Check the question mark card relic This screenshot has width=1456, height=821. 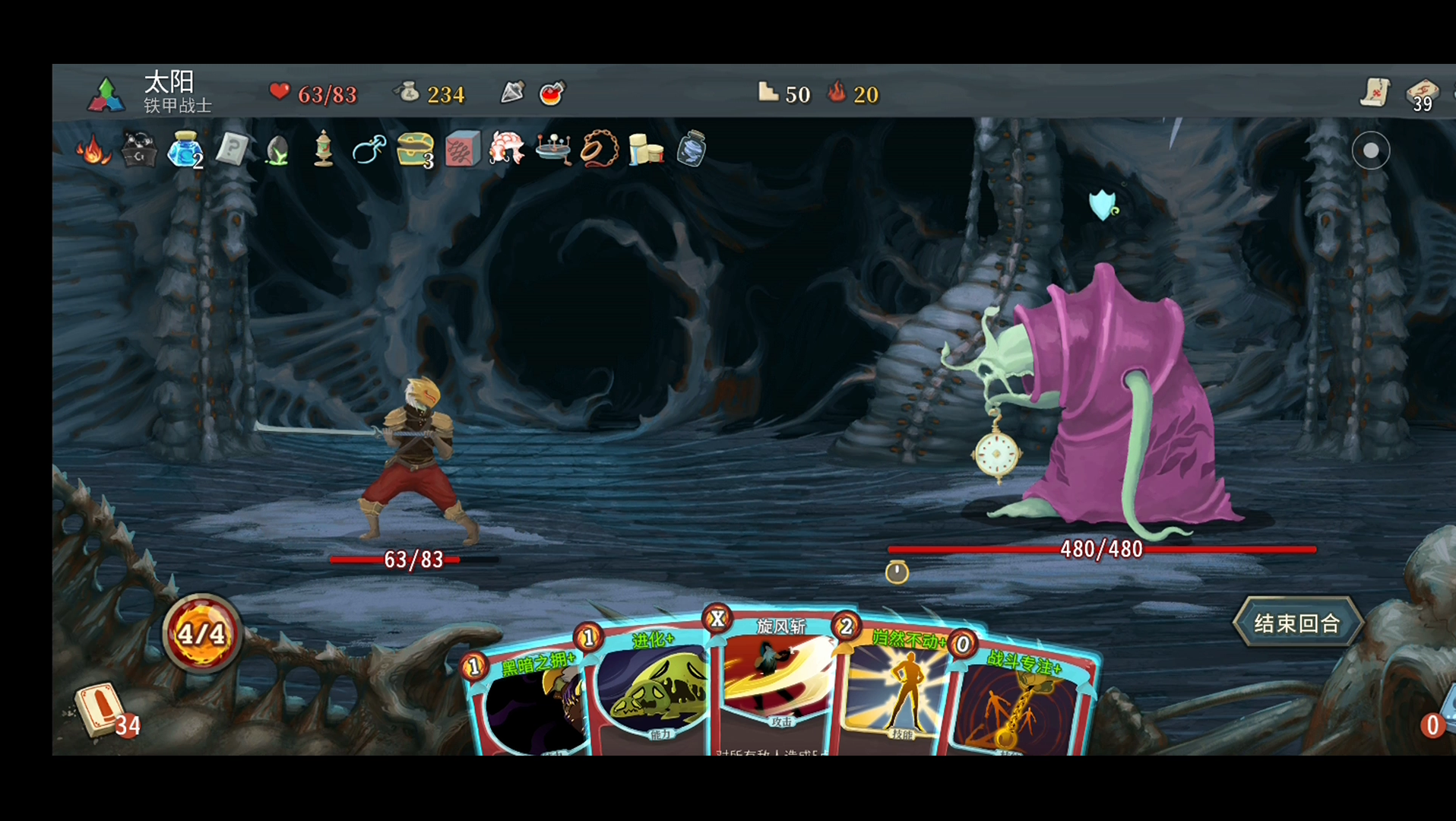pyautogui.click(x=232, y=149)
